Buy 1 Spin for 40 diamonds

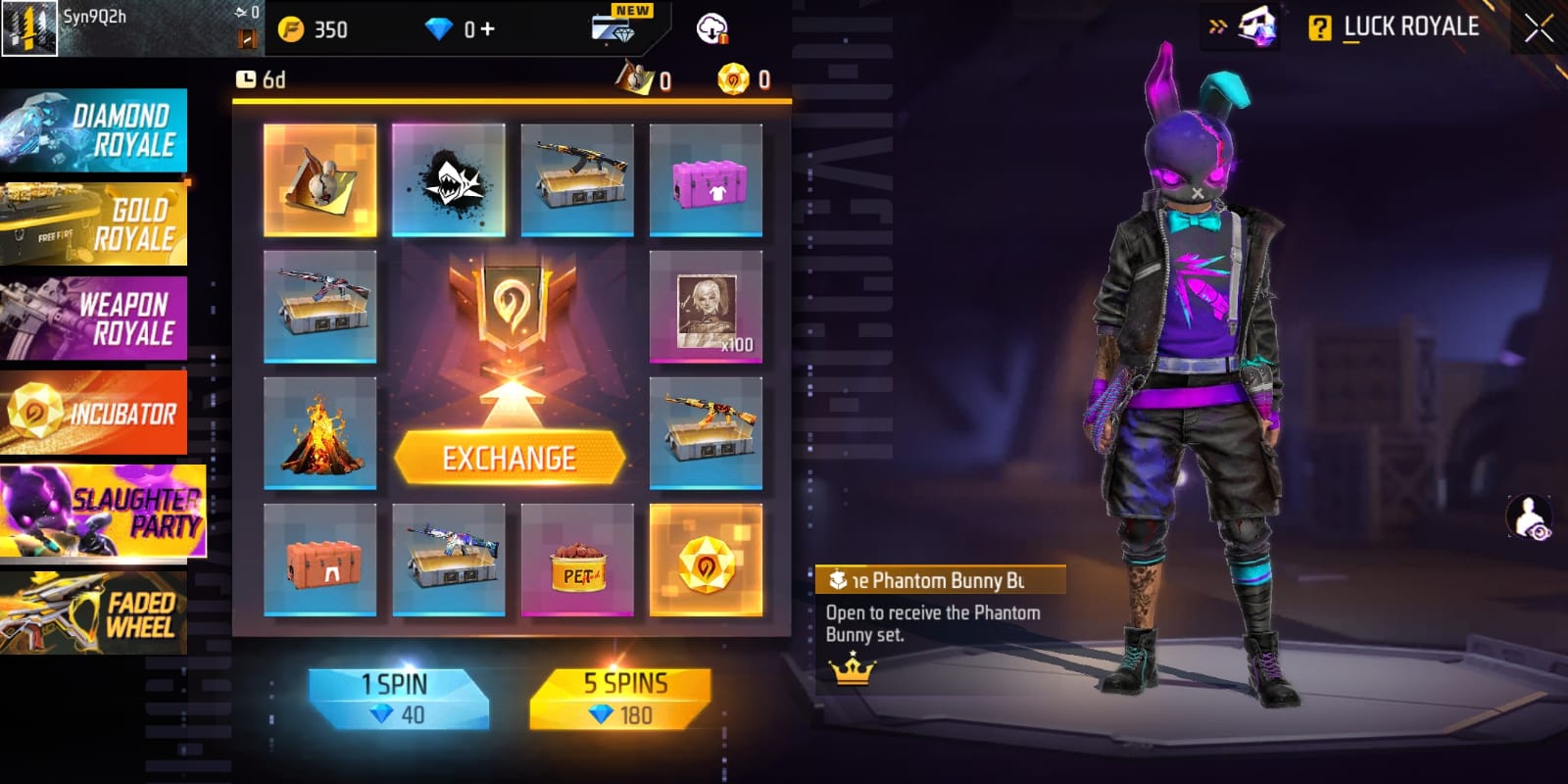click(x=395, y=699)
